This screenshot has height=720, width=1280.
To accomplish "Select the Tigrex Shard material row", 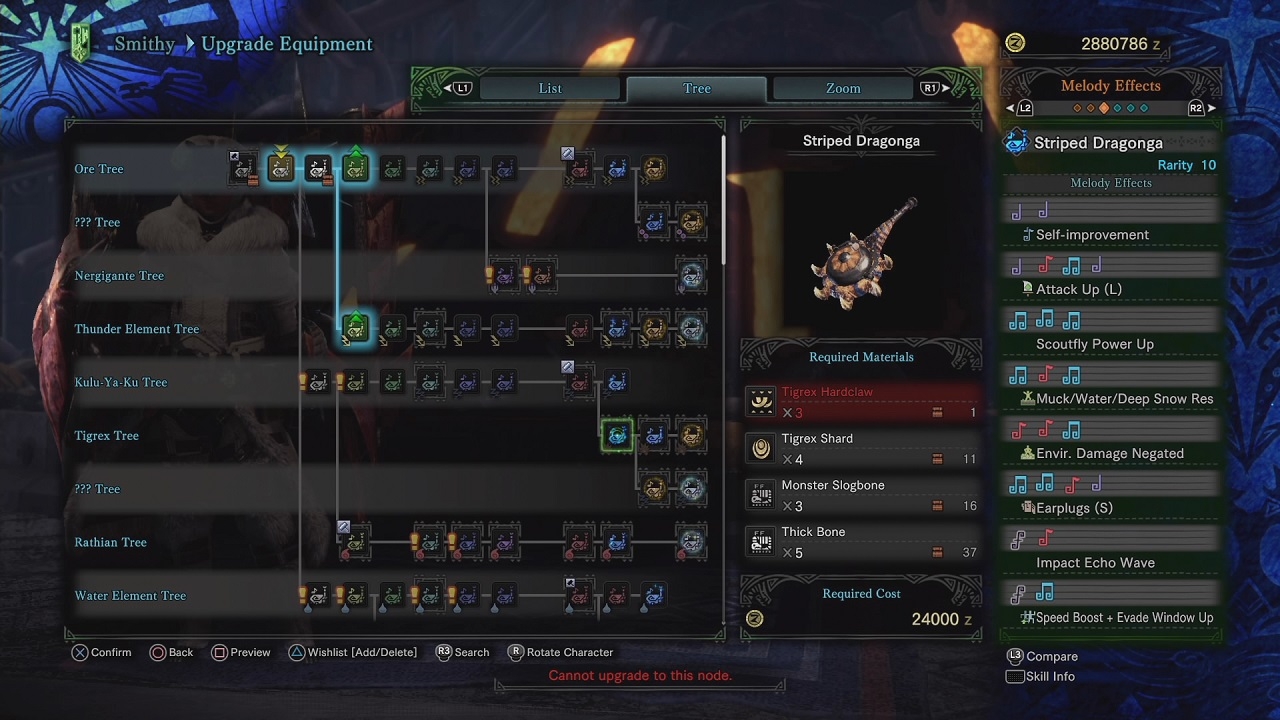I will (861, 449).
